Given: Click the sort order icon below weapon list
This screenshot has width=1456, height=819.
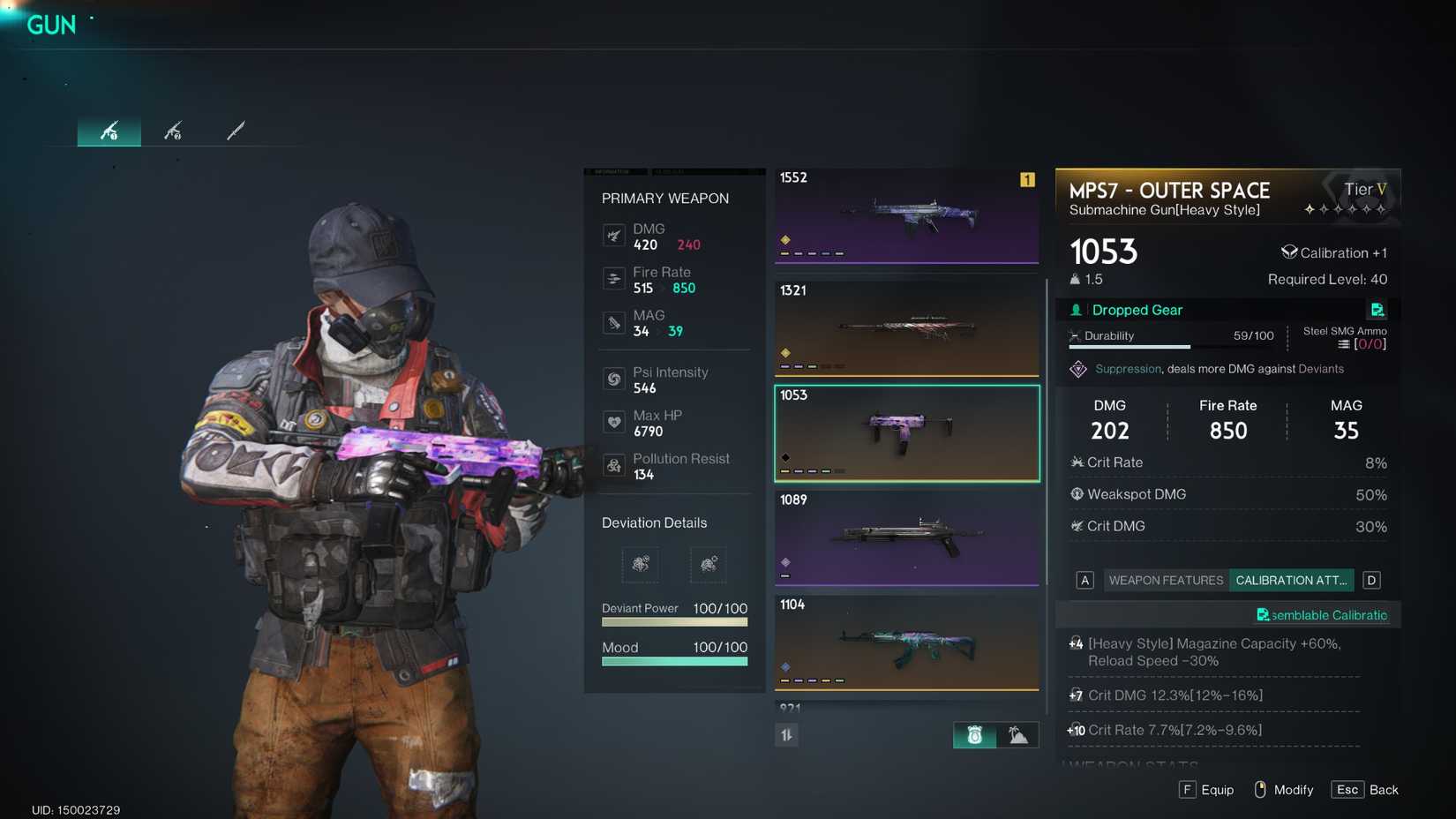Looking at the screenshot, I should [x=786, y=734].
